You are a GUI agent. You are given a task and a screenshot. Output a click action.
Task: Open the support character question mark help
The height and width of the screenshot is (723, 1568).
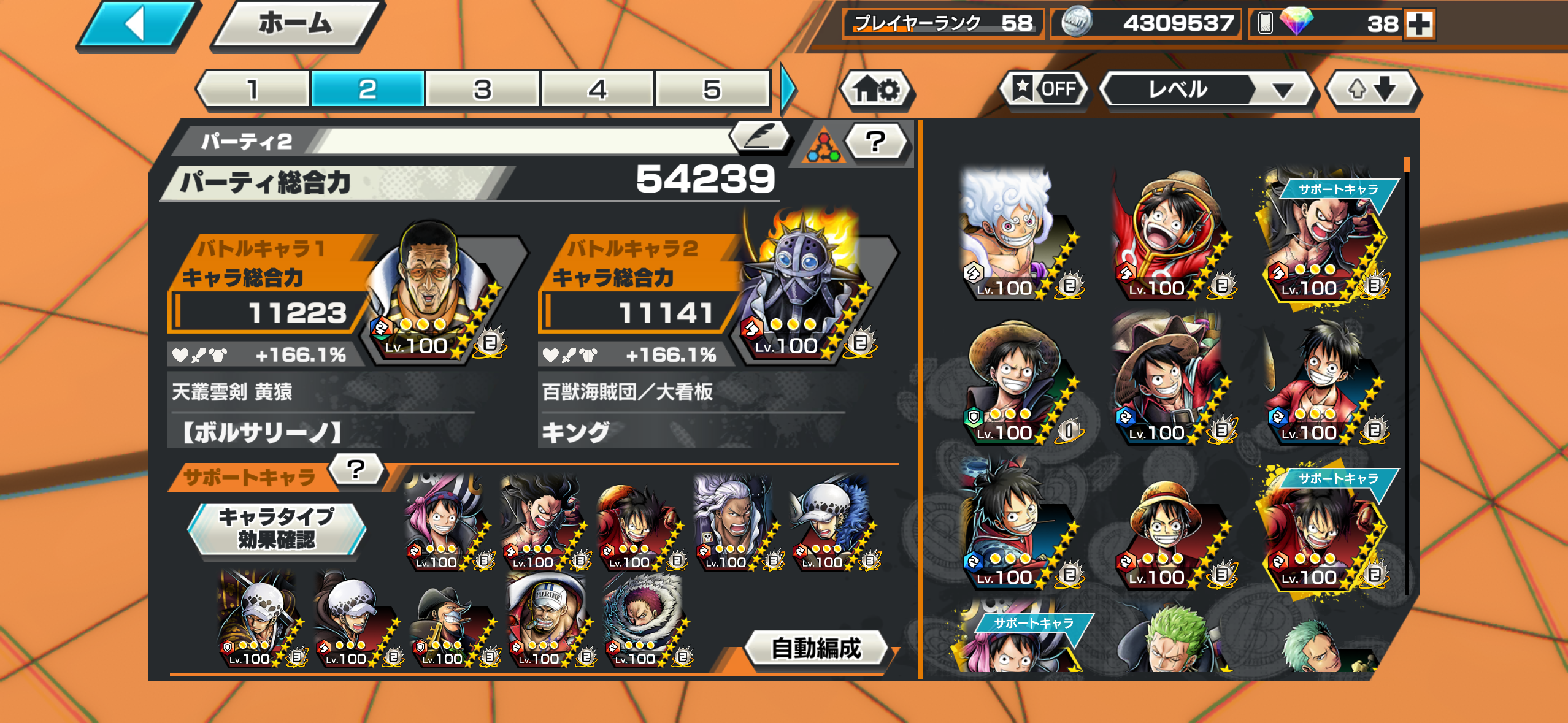click(356, 470)
